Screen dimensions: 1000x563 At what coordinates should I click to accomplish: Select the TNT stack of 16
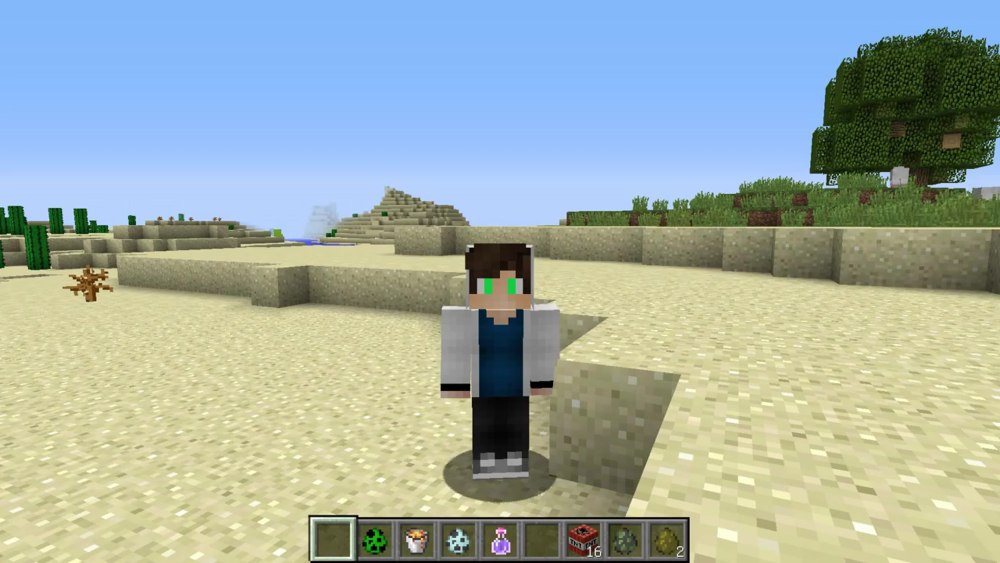click(x=582, y=540)
